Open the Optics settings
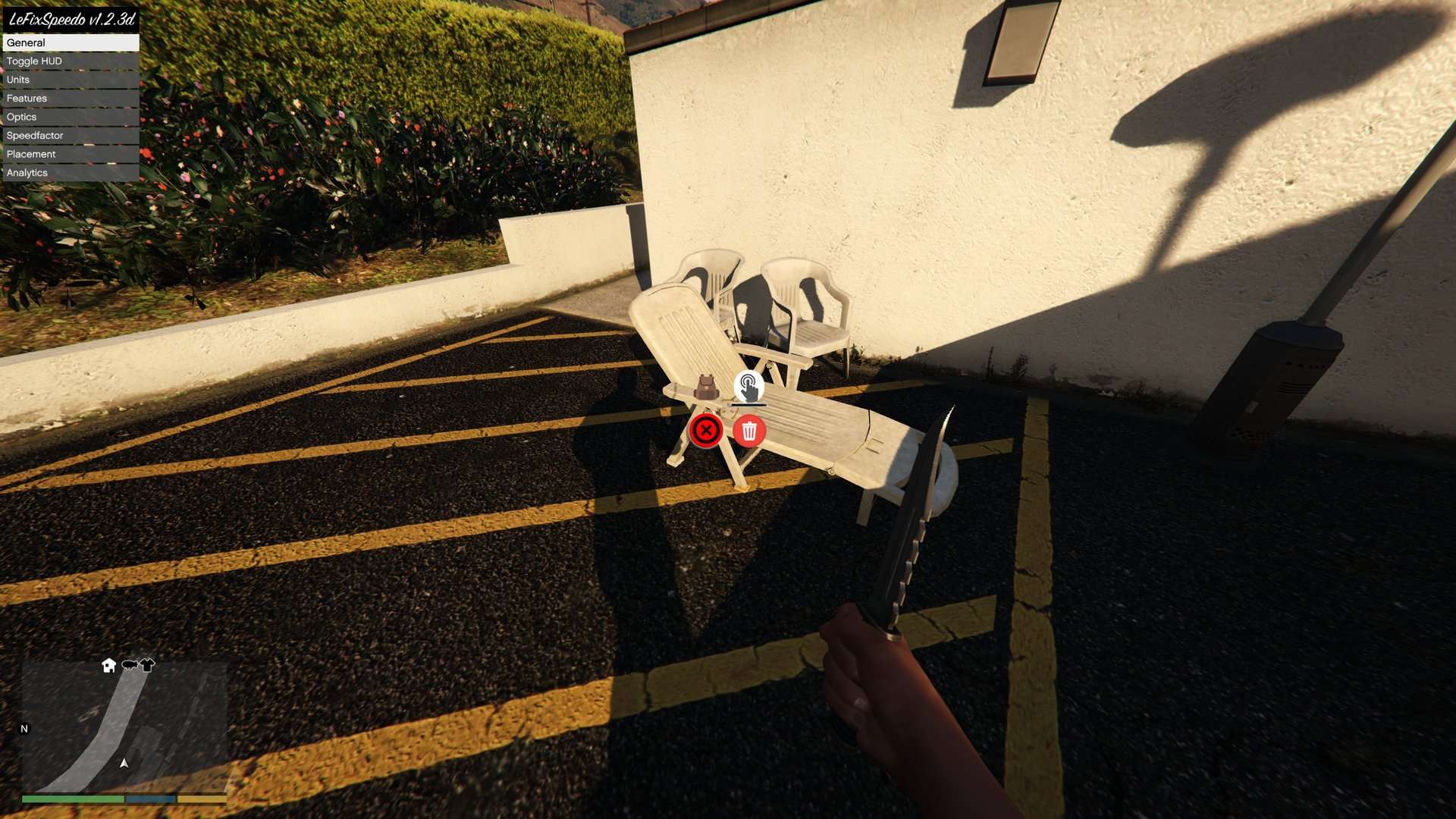The width and height of the screenshot is (1456, 819). (70, 117)
